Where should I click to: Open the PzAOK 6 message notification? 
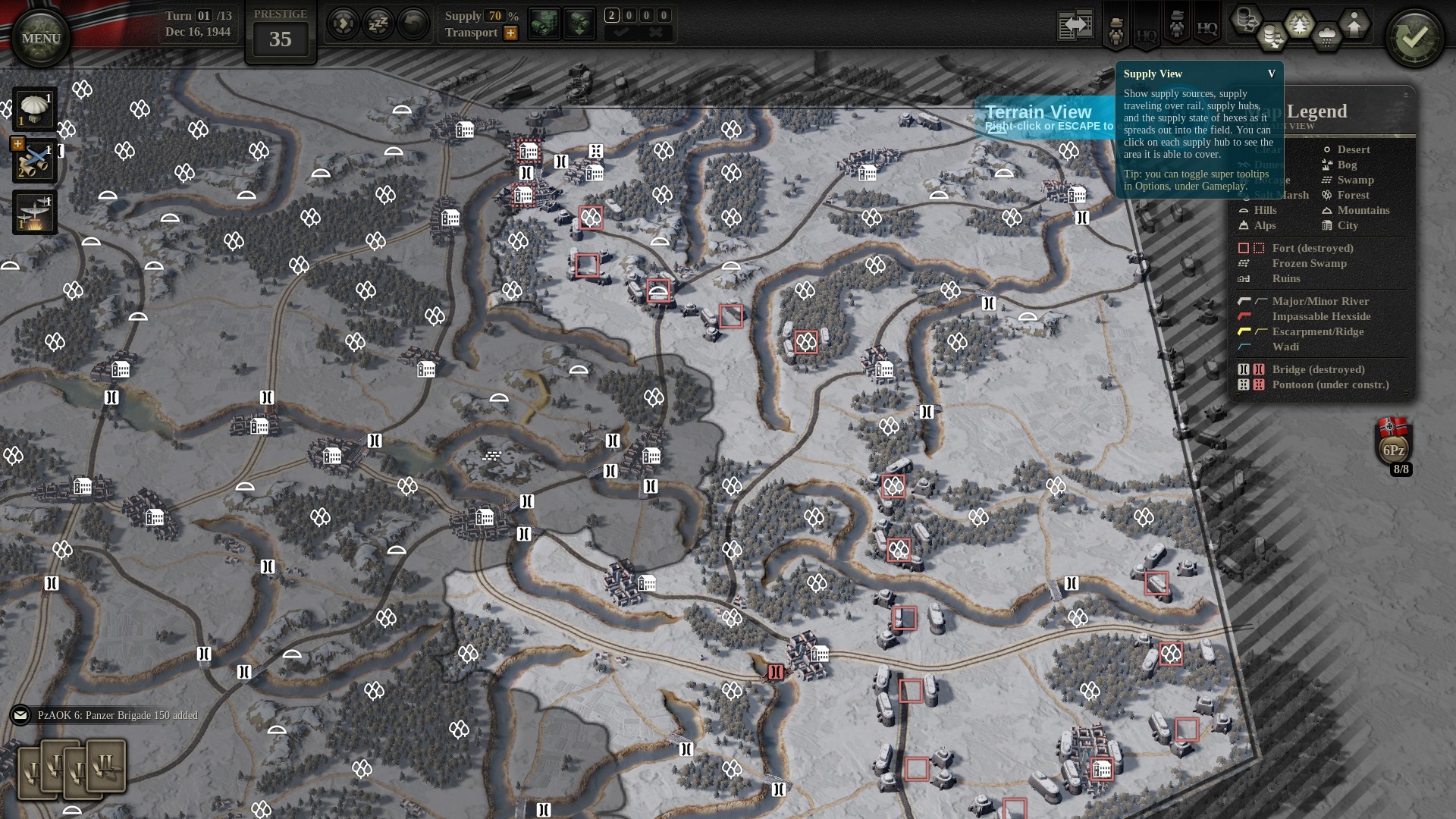point(20,715)
